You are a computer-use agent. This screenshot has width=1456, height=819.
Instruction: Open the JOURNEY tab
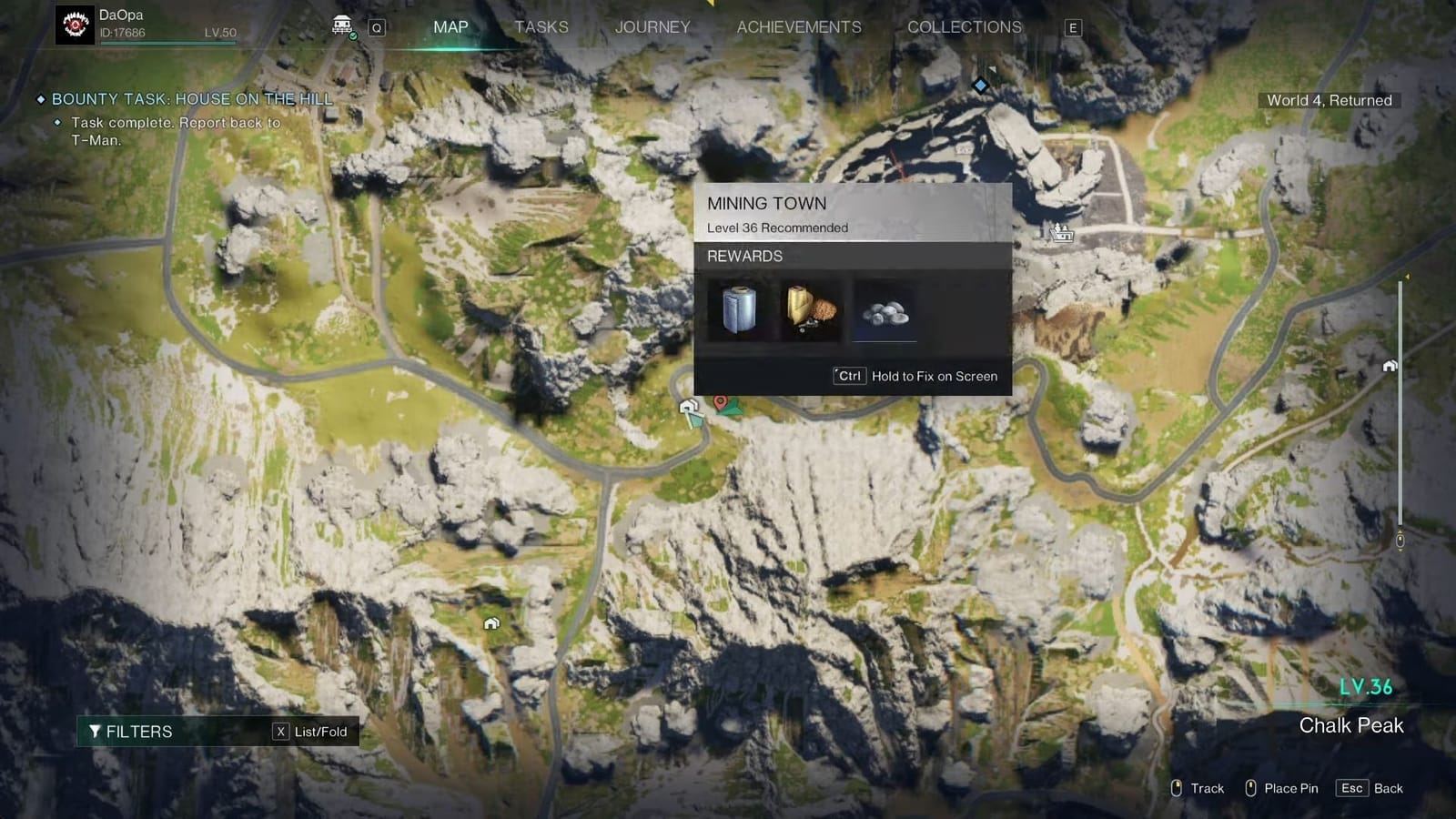(x=652, y=27)
